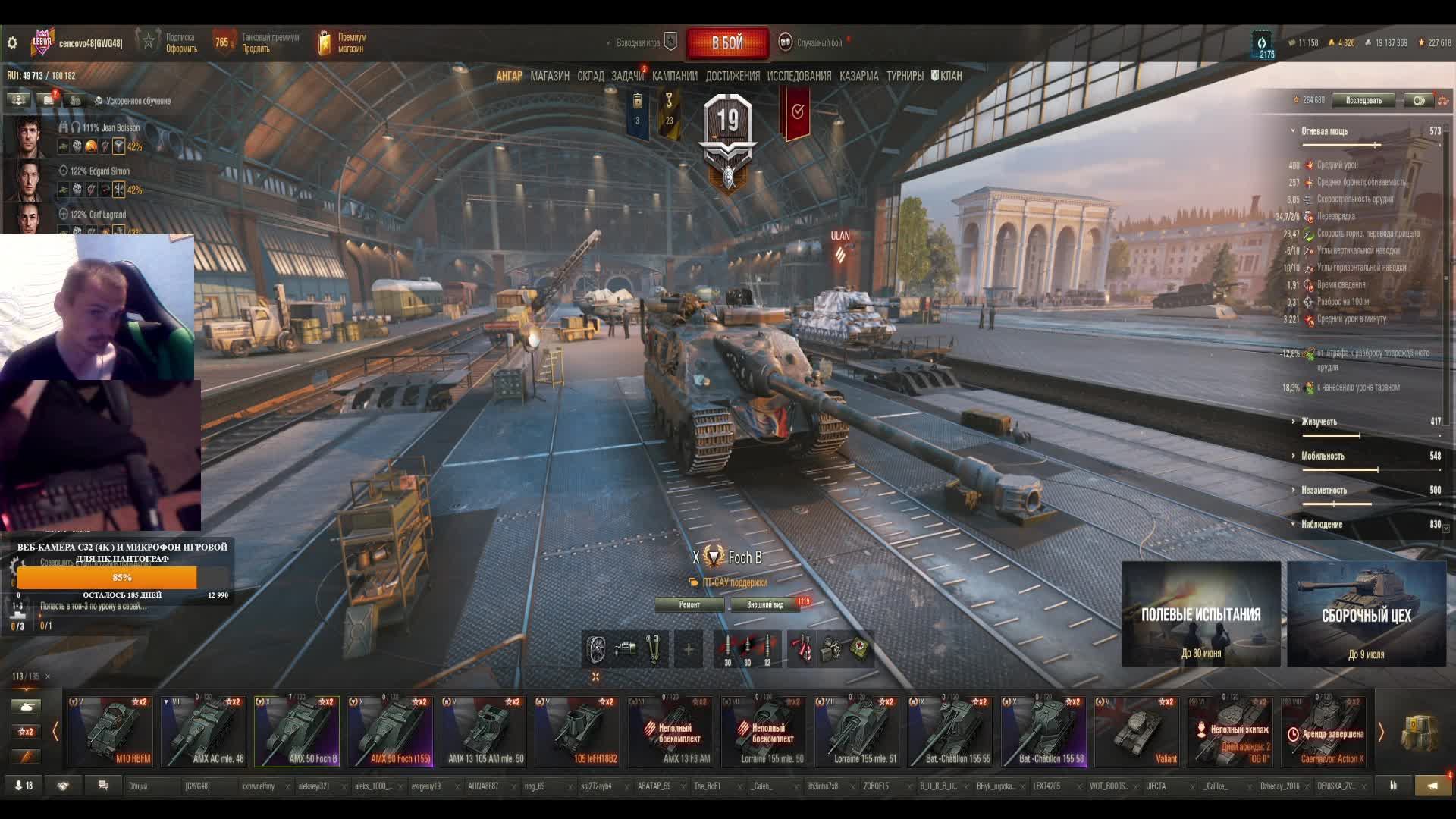Open the СБОРОЧНЫЙ ЦЕХ event banner
Image resolution: width=1456 pixels, height=819 pixels.
[x=1367, y=614]
